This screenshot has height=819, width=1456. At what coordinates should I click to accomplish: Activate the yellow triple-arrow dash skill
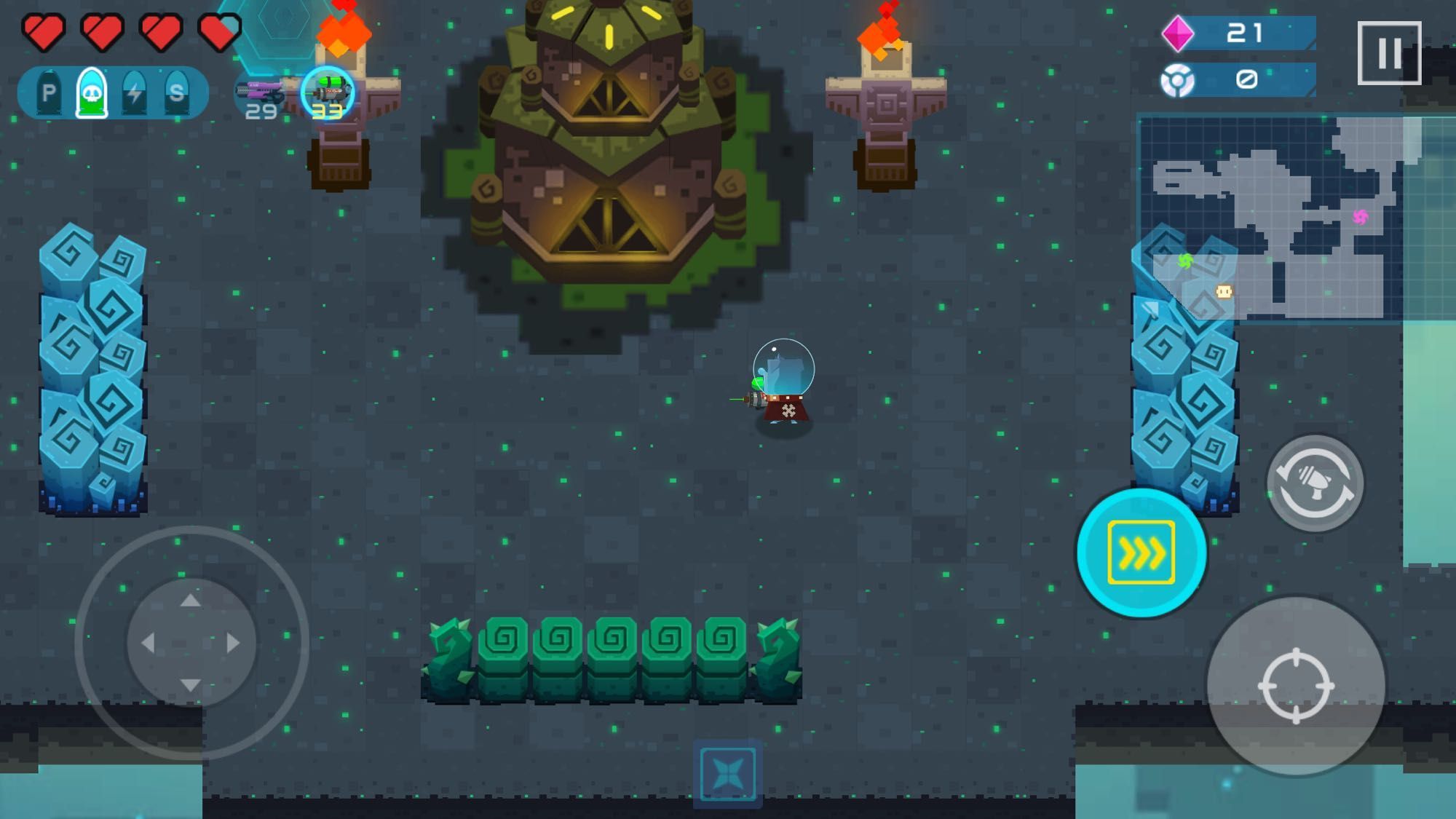click(x=1141, y=553)
